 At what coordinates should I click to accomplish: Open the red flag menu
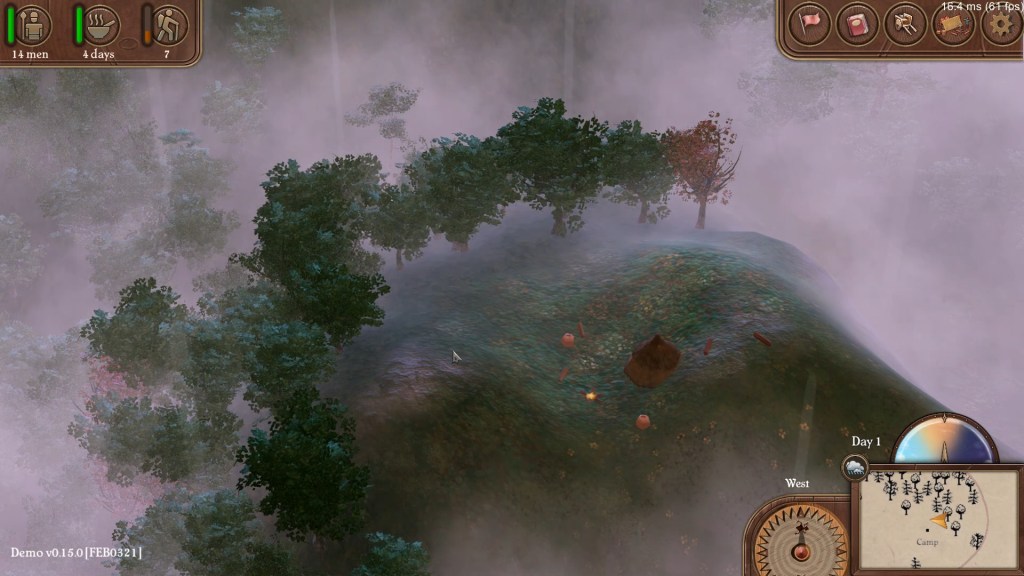(809, 25)
